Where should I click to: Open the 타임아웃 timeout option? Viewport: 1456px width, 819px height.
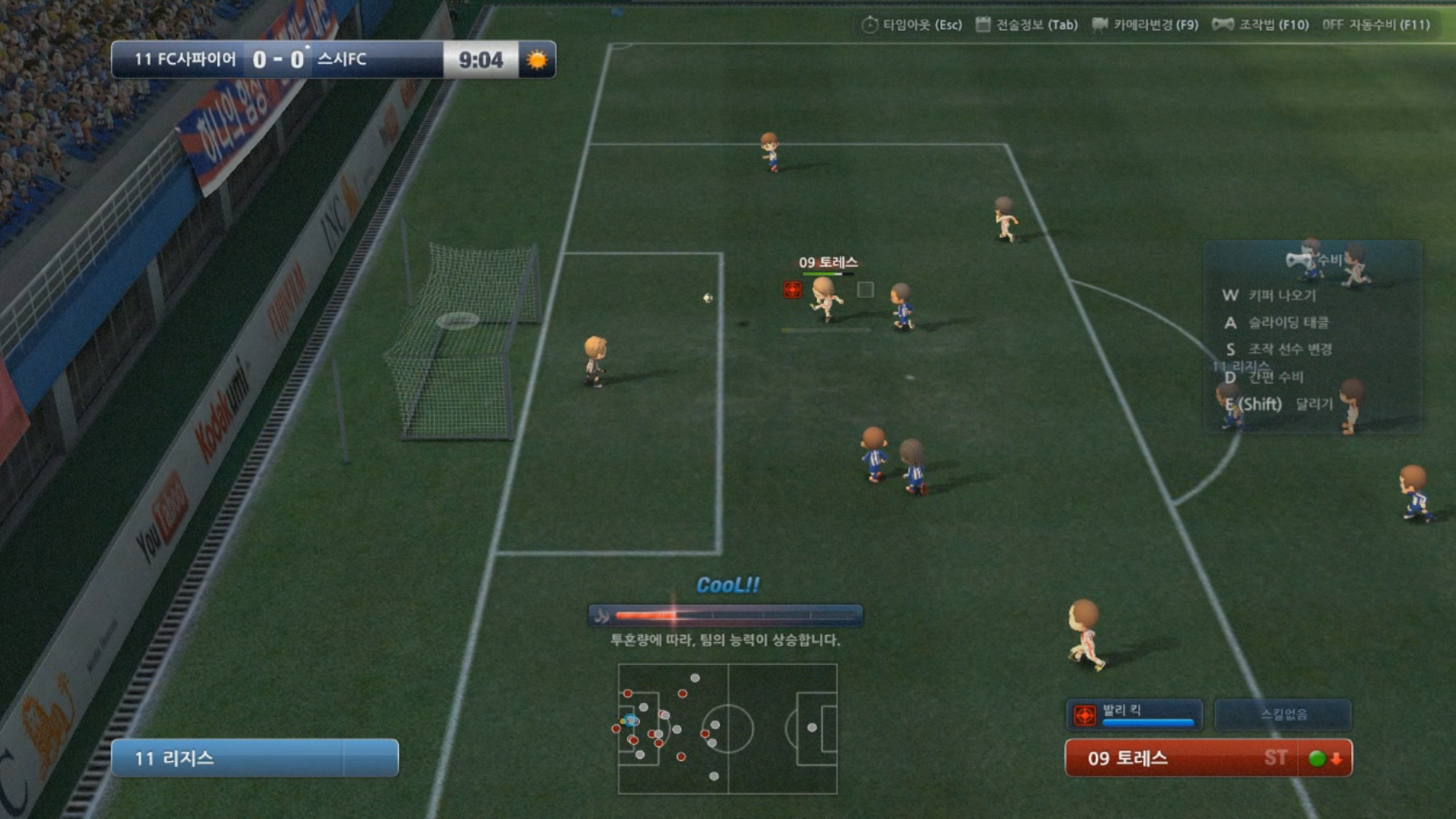[x=912, y=25]
